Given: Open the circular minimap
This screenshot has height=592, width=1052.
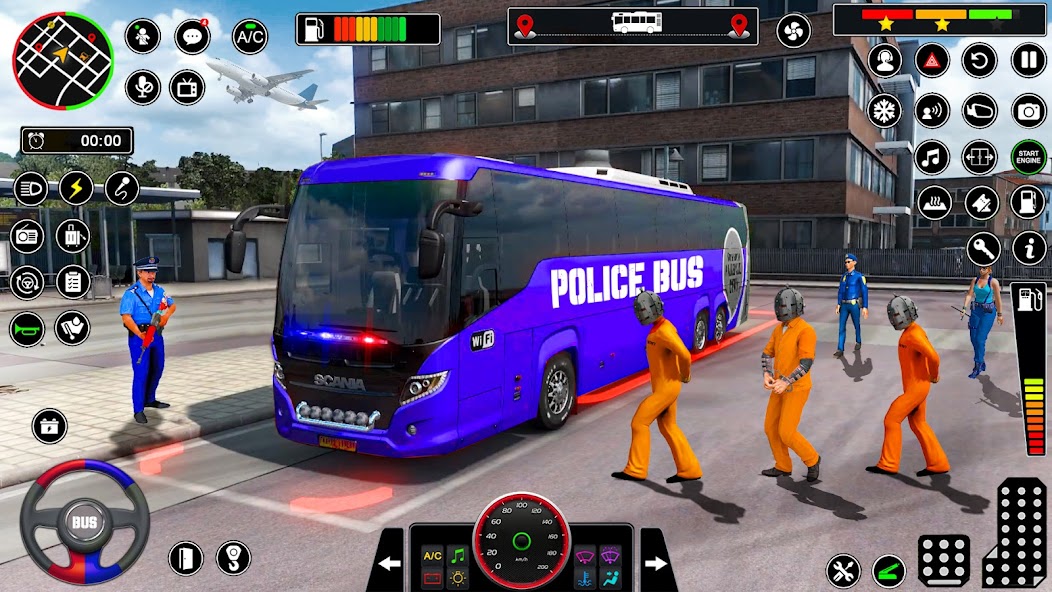Looking at the screenshot, I should pyautogui.click(x=62, y=61).
